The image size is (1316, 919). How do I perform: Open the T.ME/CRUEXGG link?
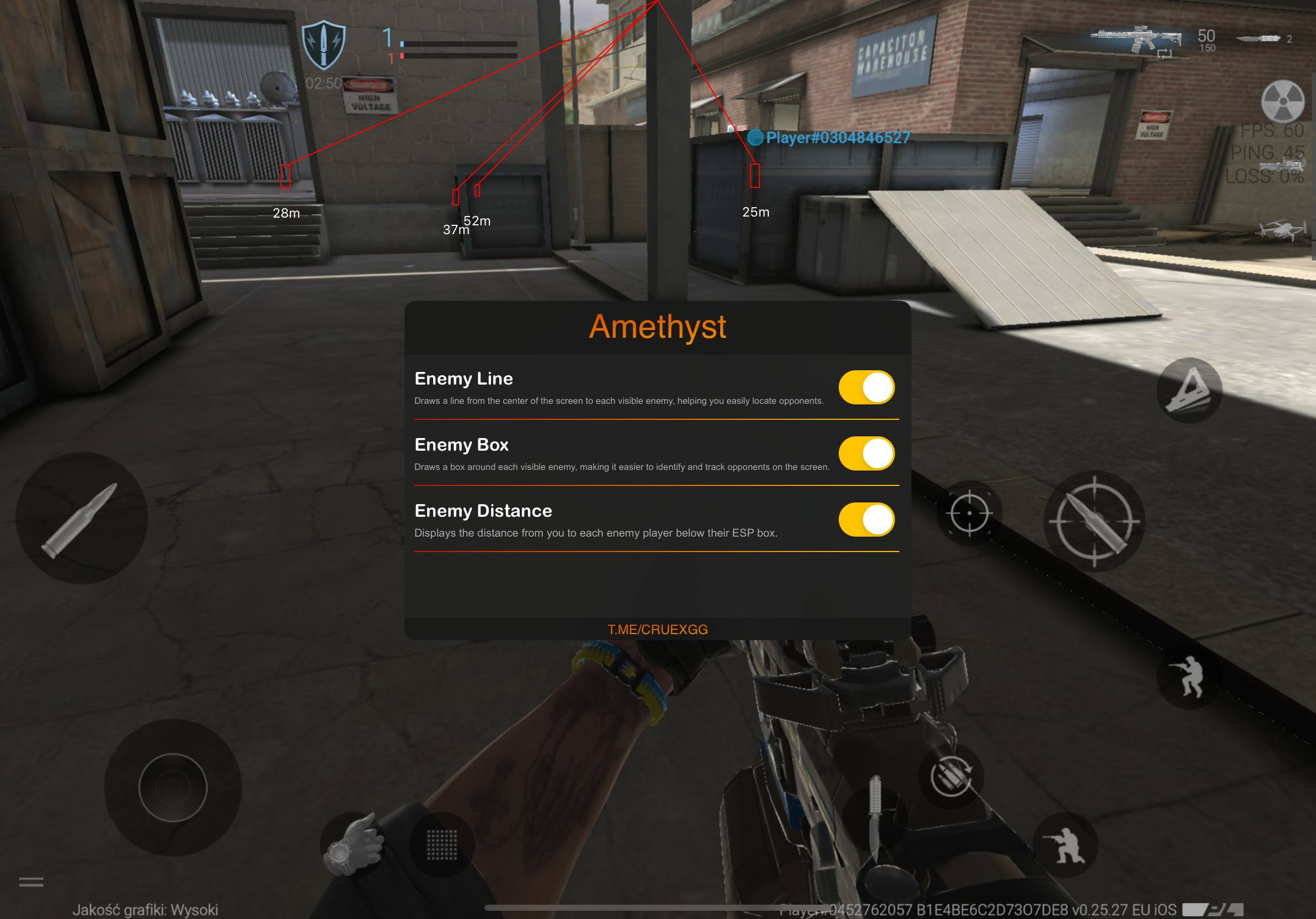point(657,630)
